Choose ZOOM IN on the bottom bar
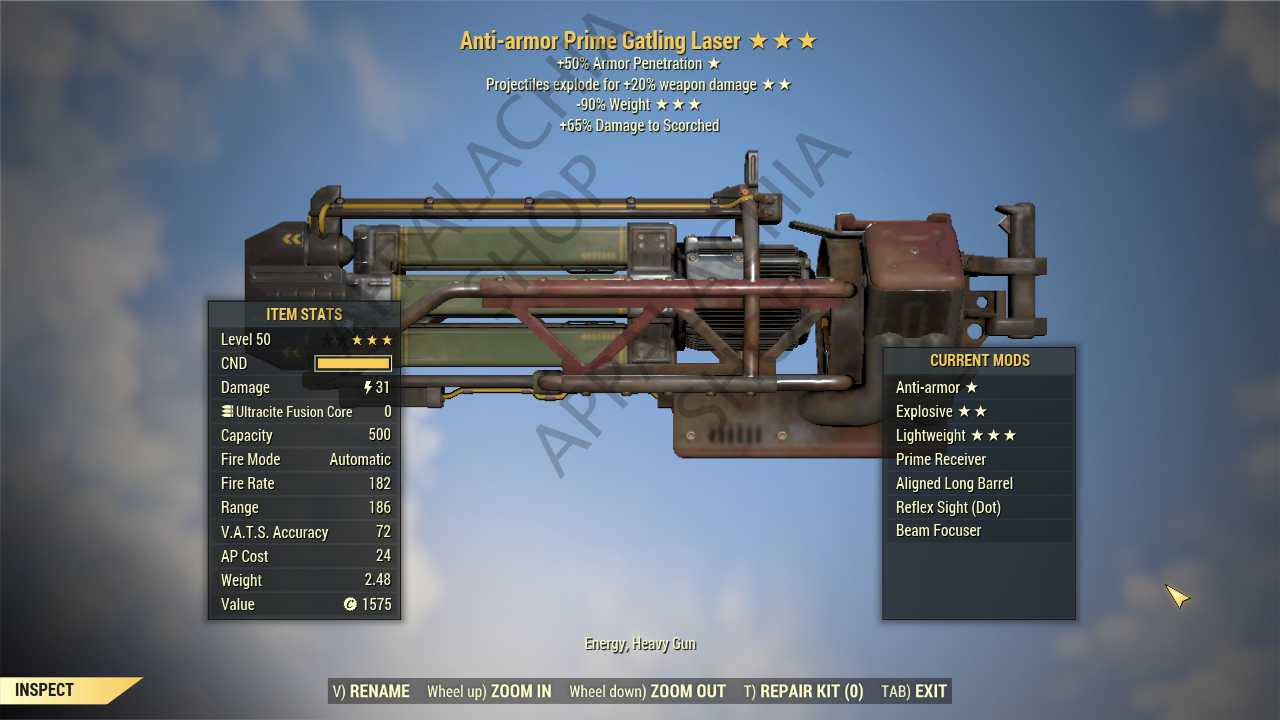The image size is (1280, 720). pyautogui.click(x=489, y=691)
